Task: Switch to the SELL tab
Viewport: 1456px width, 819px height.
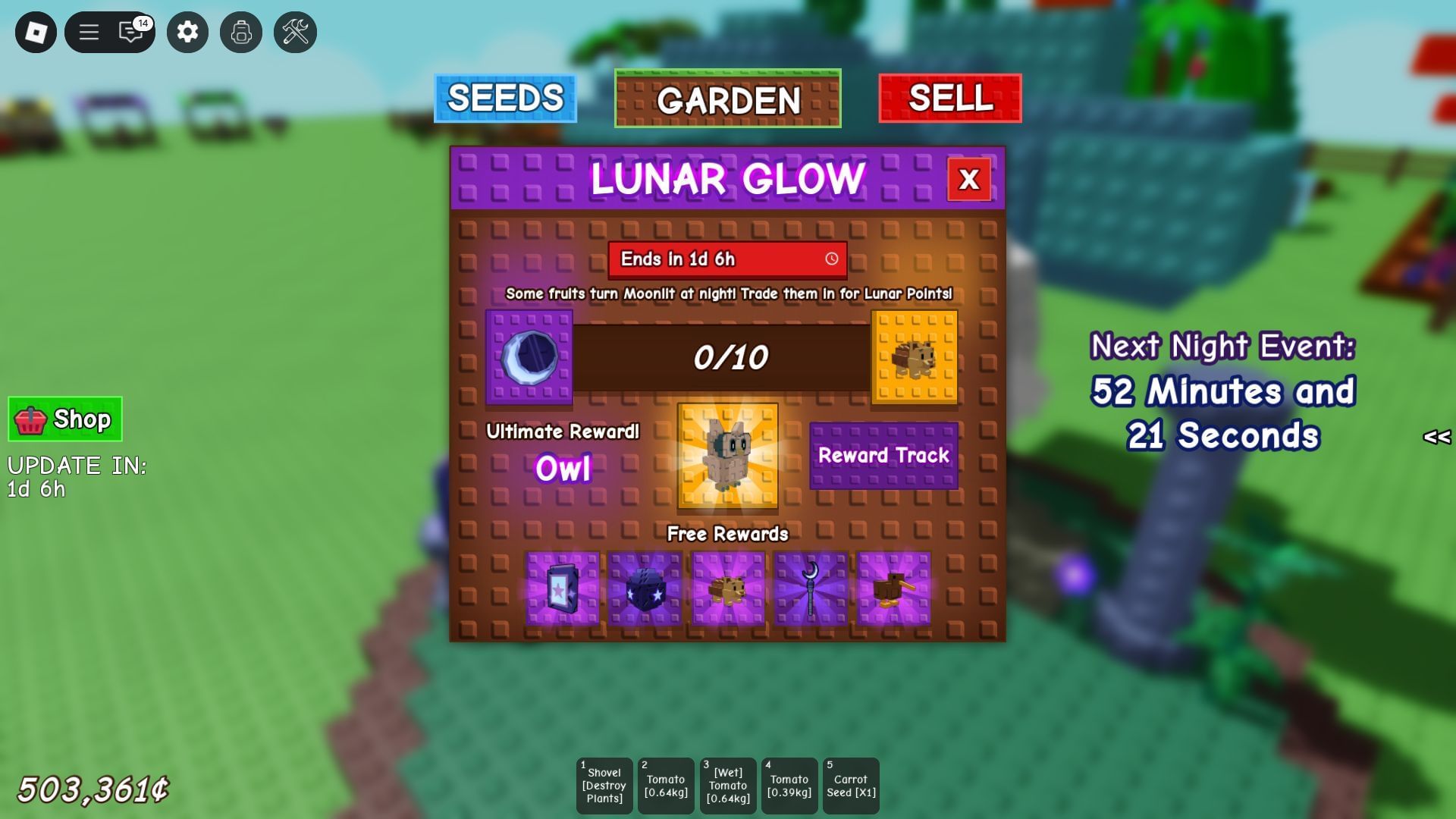Action: (949, 98)
